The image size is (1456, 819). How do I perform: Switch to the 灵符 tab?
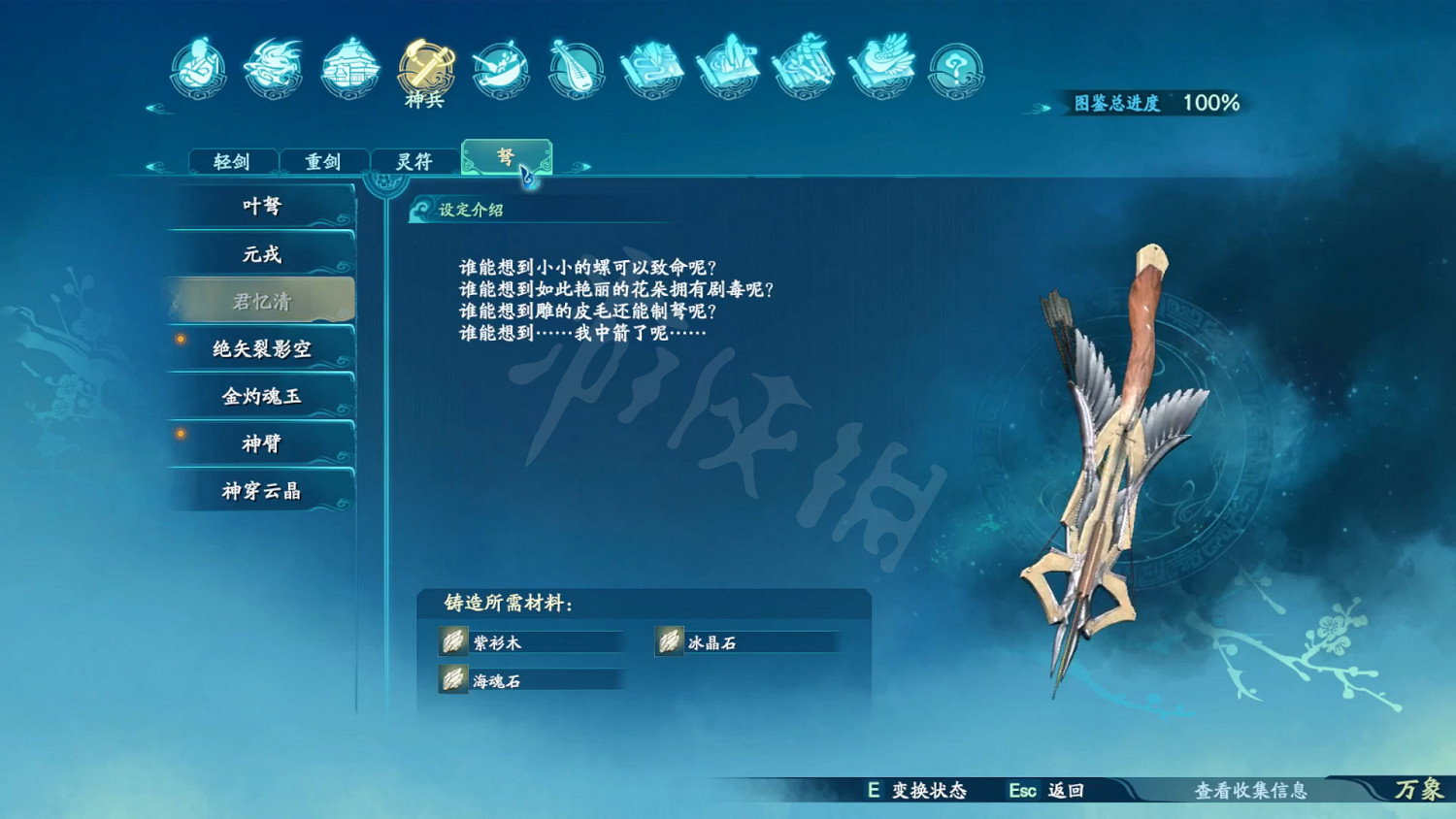pyautogui.click(x=415, y=161)
